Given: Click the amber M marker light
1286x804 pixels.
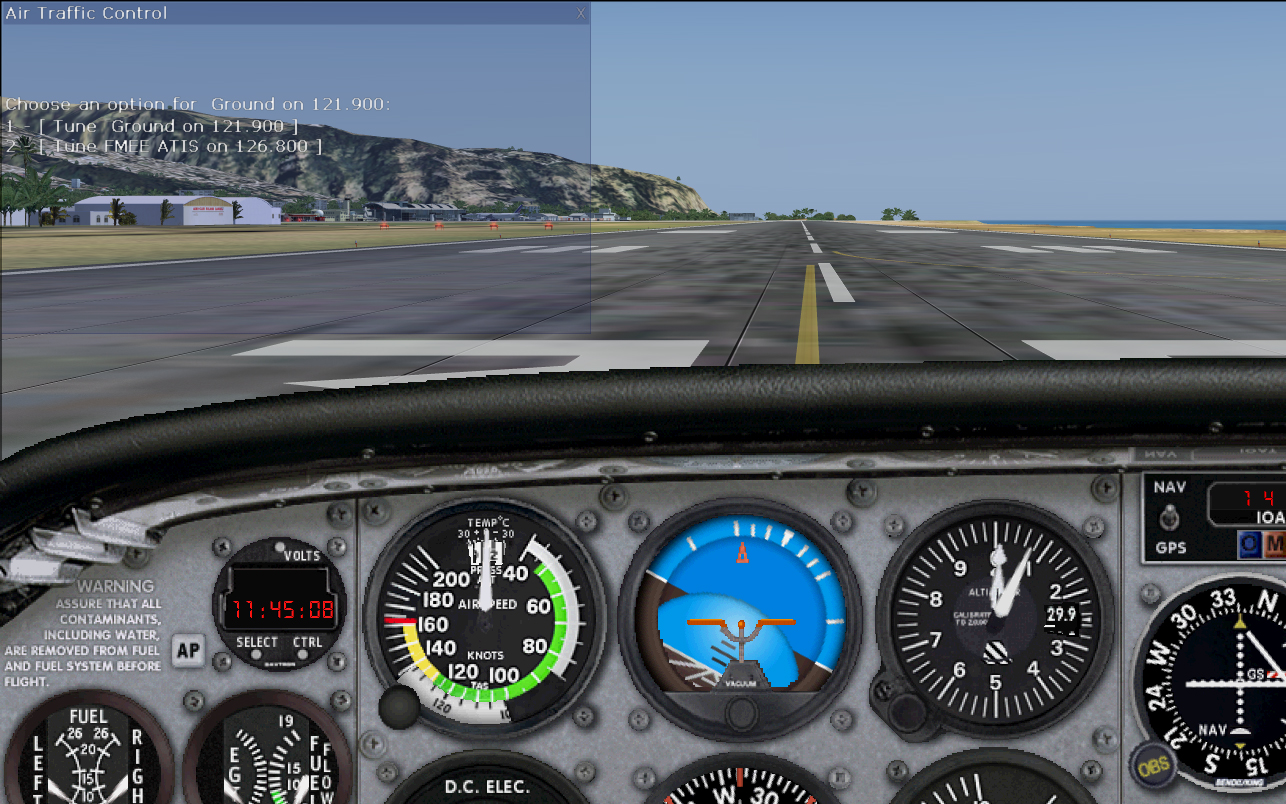Looking at the screenshot, I should pyautogui.click(x=1274, y=544).
